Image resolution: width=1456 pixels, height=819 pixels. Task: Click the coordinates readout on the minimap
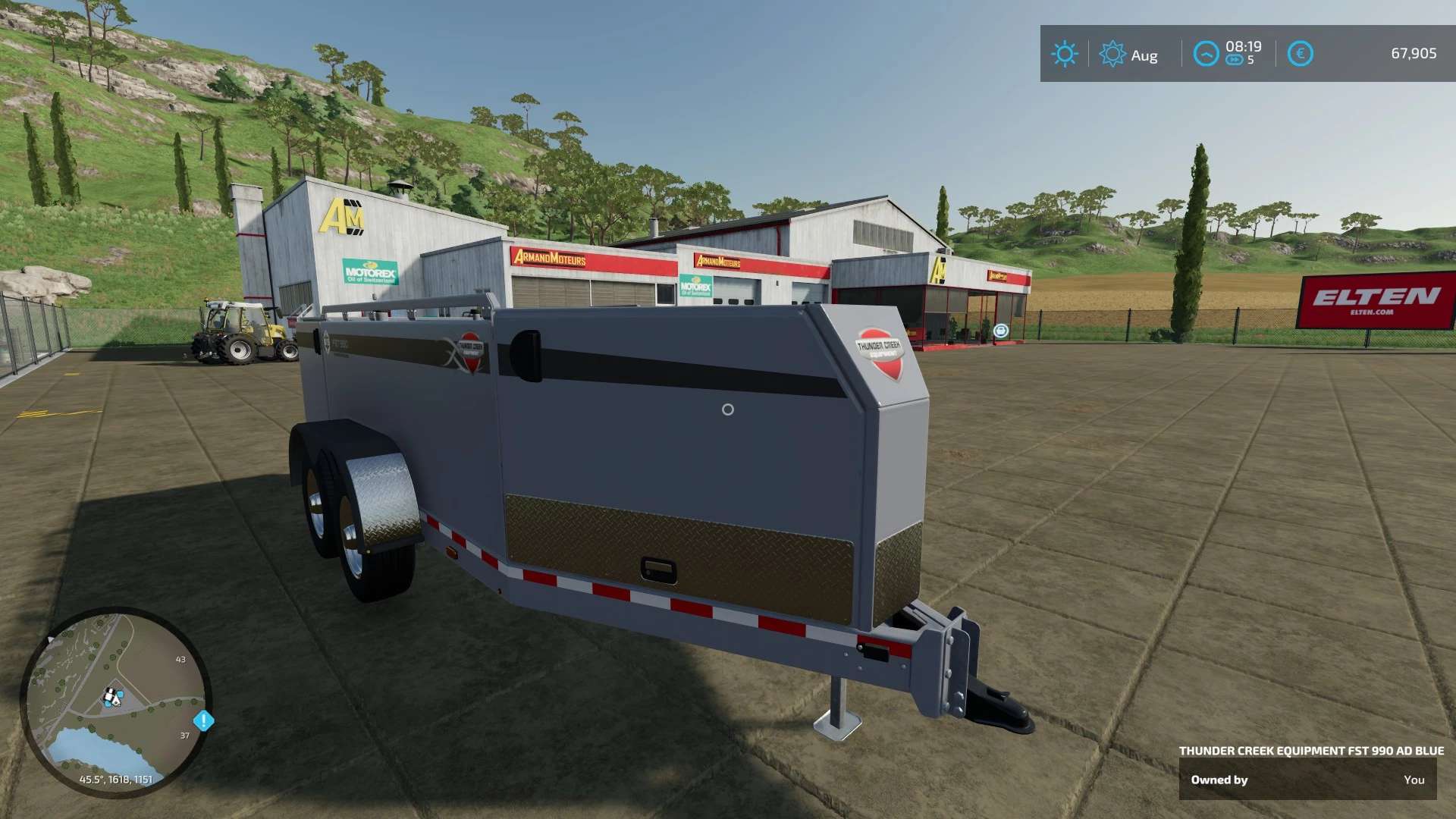coord(116,779)
